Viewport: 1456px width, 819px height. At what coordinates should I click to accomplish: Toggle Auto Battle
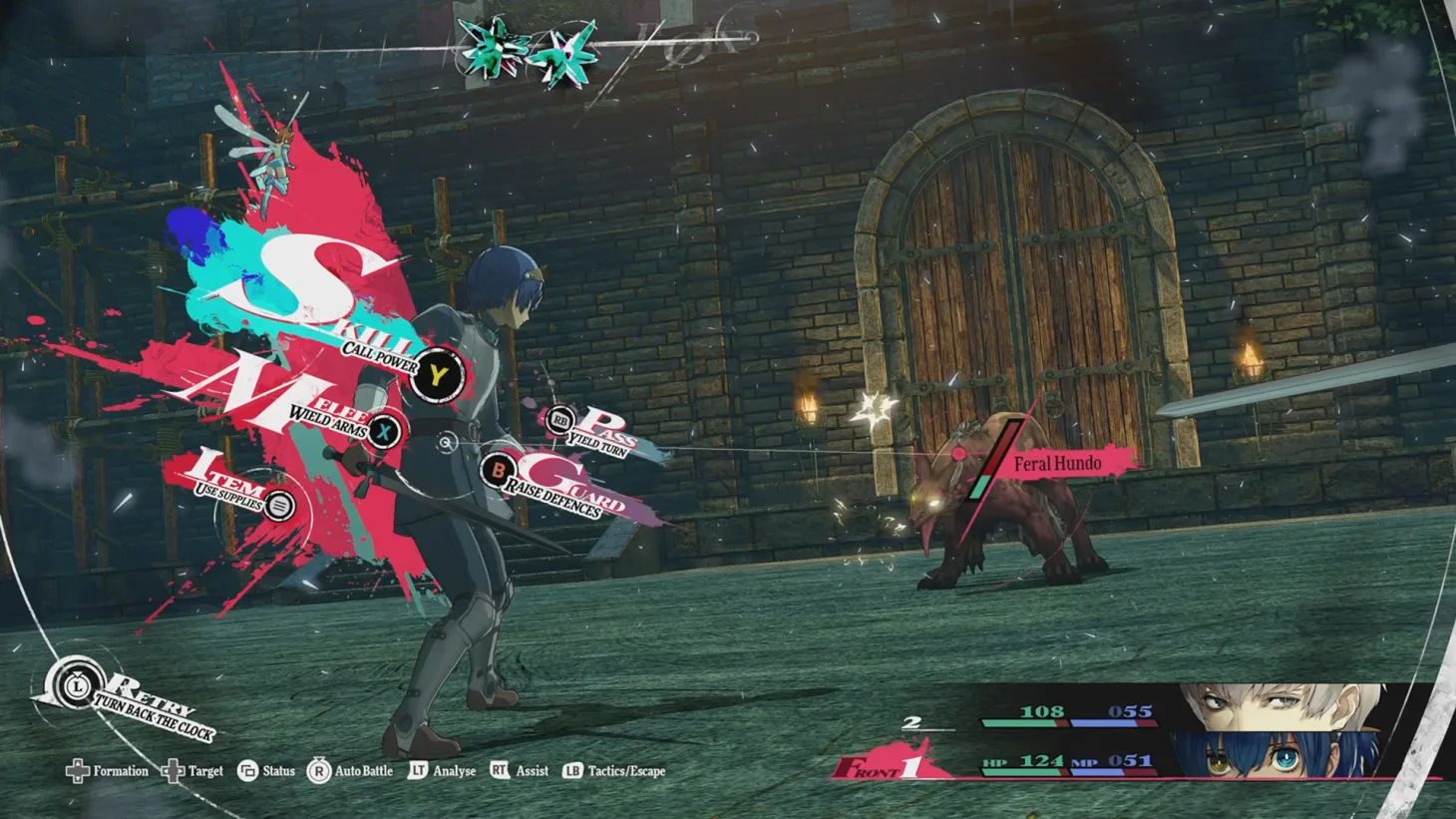(350, 771)
